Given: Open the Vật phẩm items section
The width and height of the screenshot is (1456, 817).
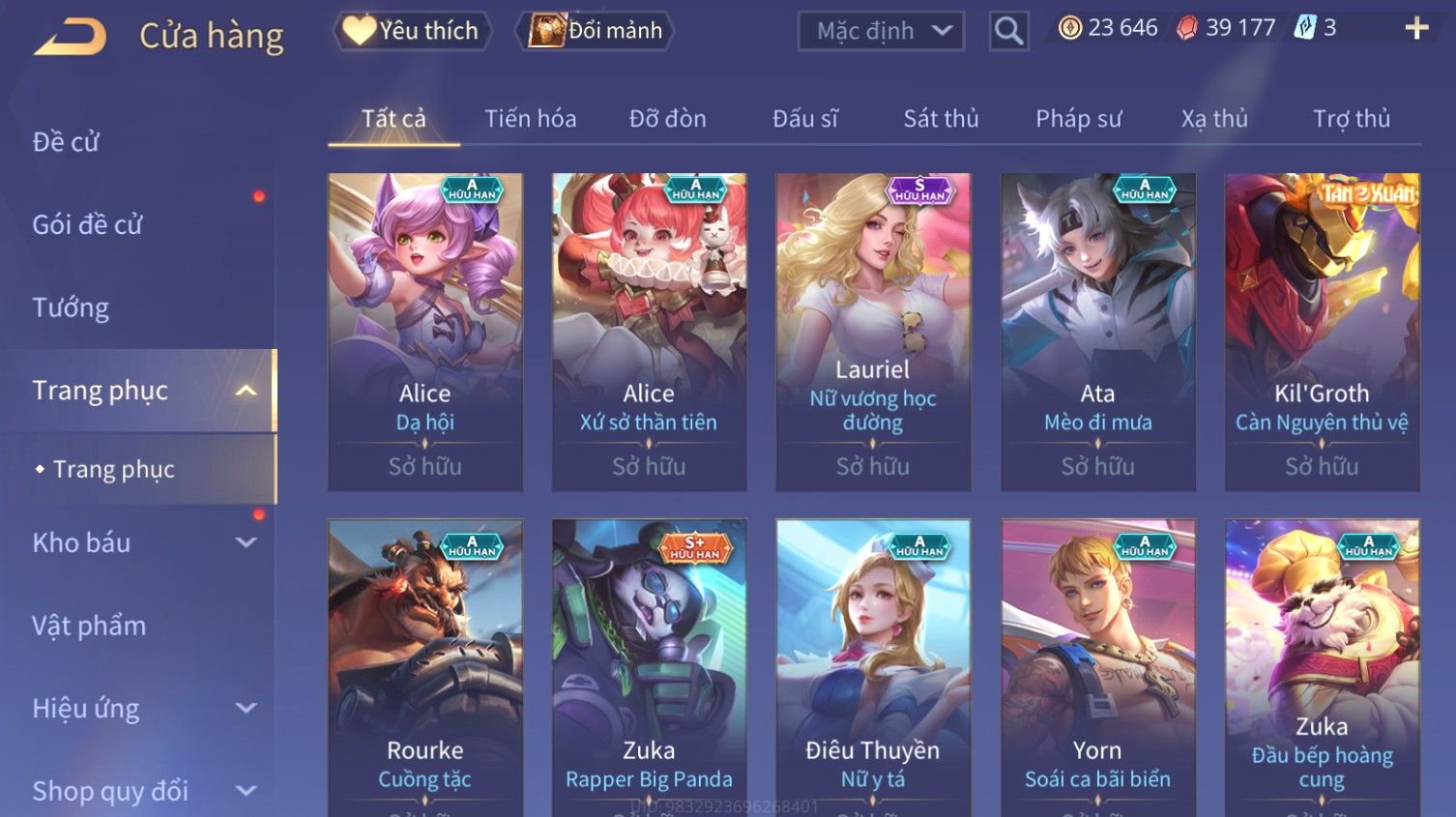Looking at the screenshot, I should point(89,626).
